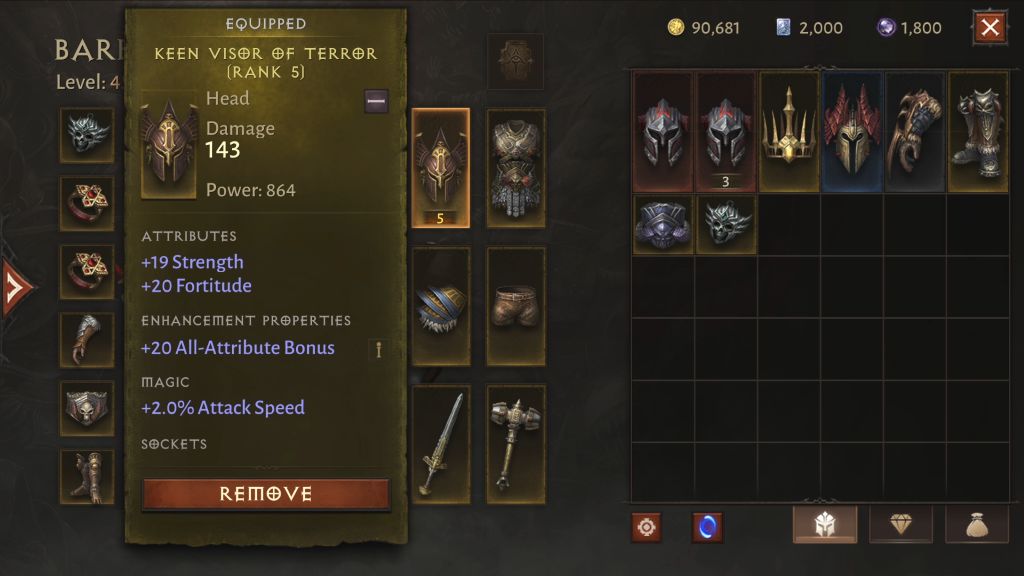Select the equipped sword weapon slot

[x=441, y=443]
